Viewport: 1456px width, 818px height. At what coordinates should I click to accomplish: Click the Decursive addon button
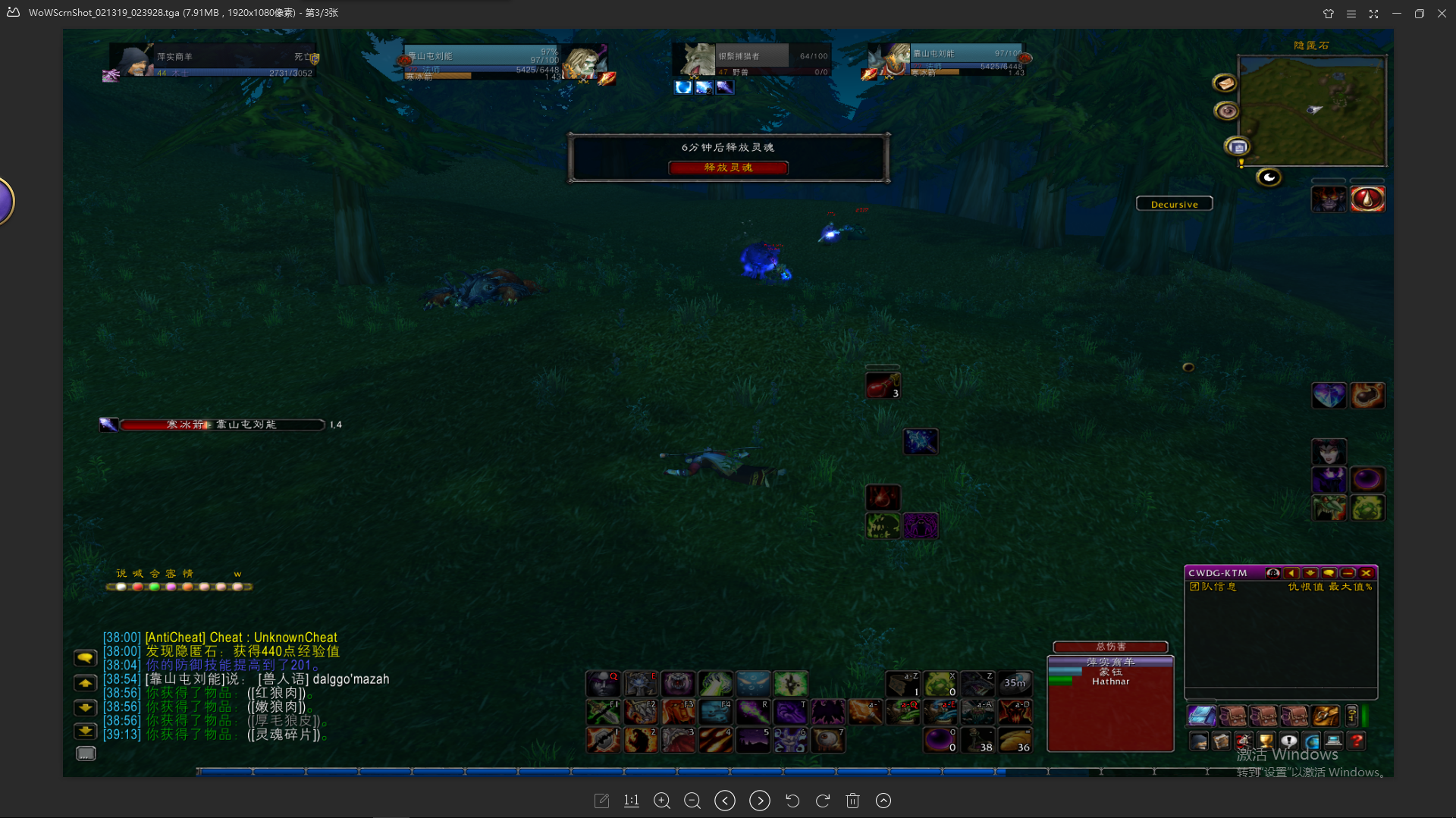pyautogui.click(x=1174, y=204)
